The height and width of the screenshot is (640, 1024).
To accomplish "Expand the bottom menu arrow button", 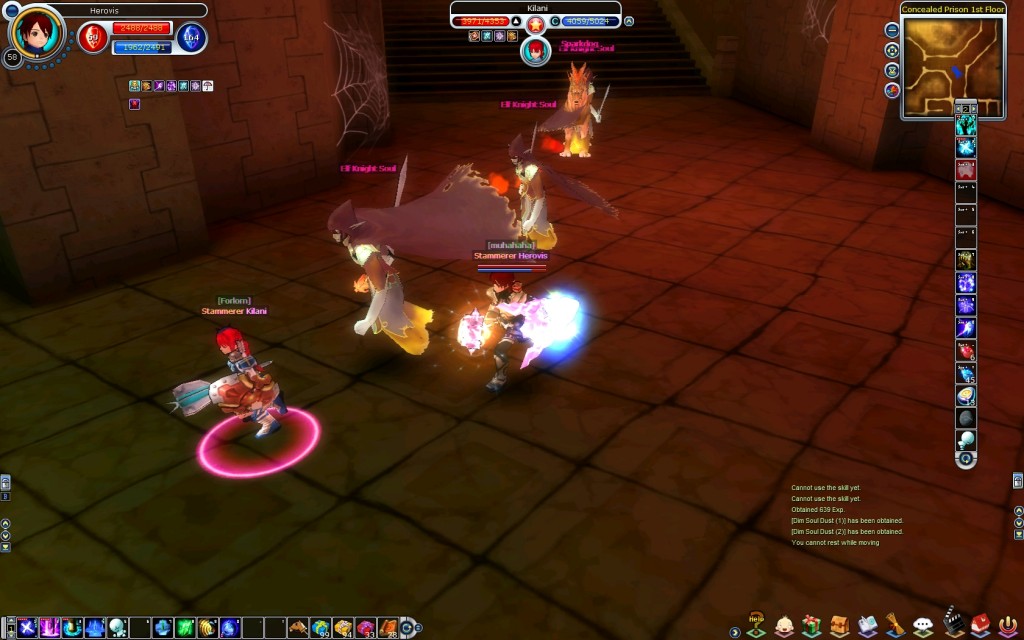I will pos(735,632).
